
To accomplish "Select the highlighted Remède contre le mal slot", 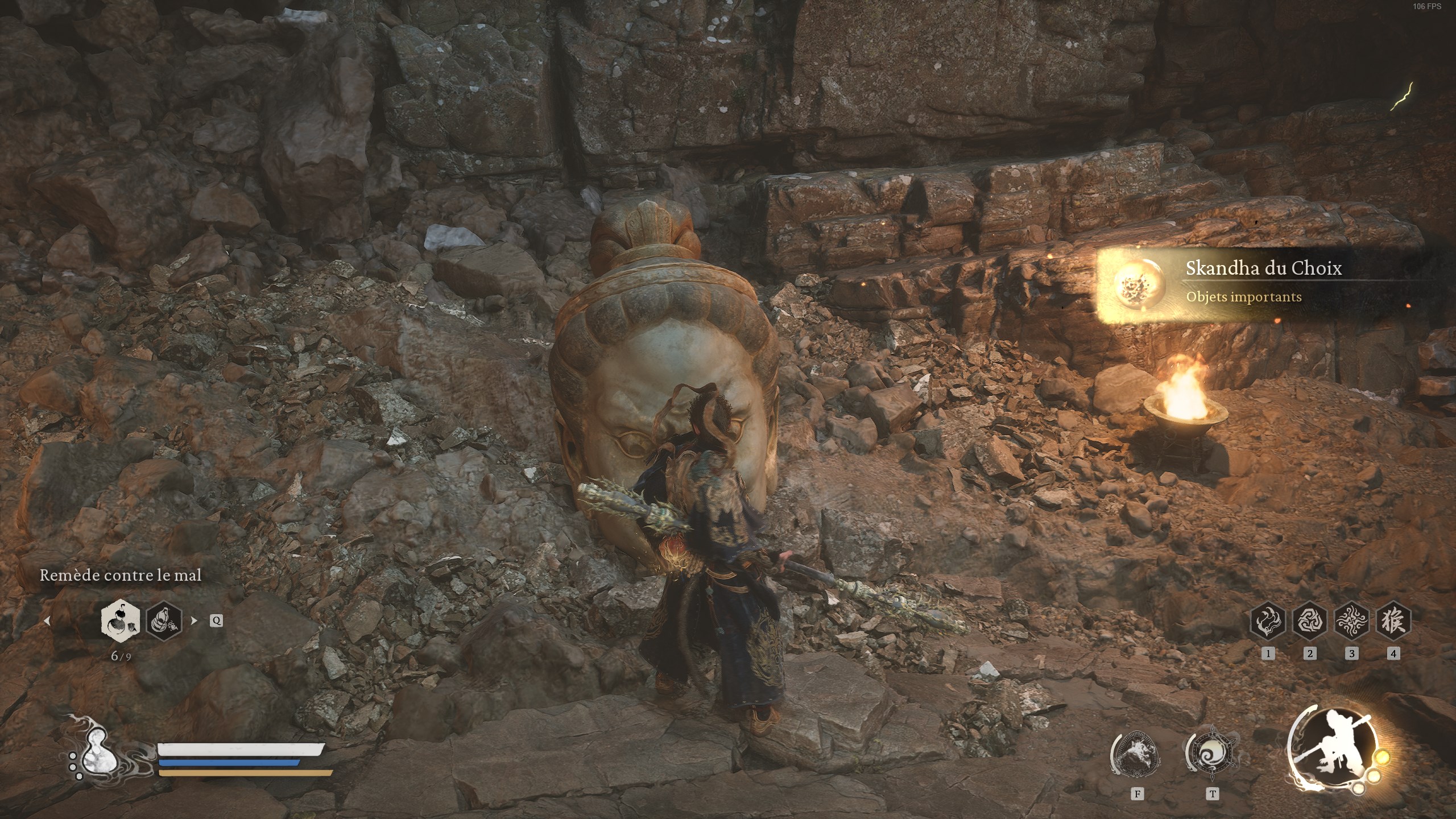I will (121, 620).
